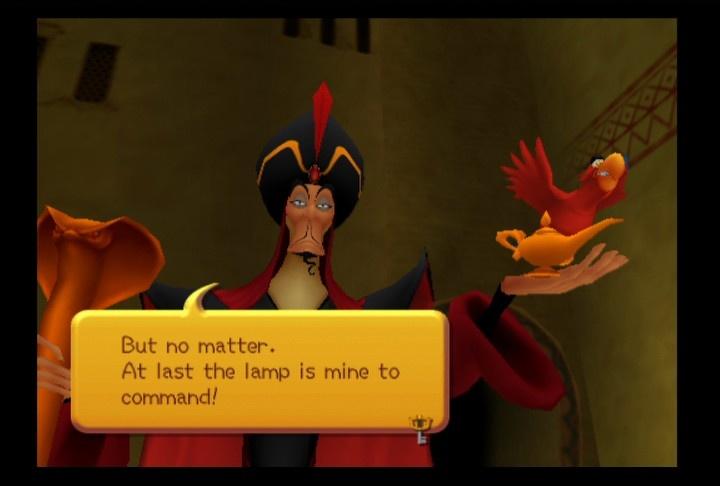This screenshot has height=486, width=720.
Task: Click Jafar's yellow dialogue box
Action: 258,371
